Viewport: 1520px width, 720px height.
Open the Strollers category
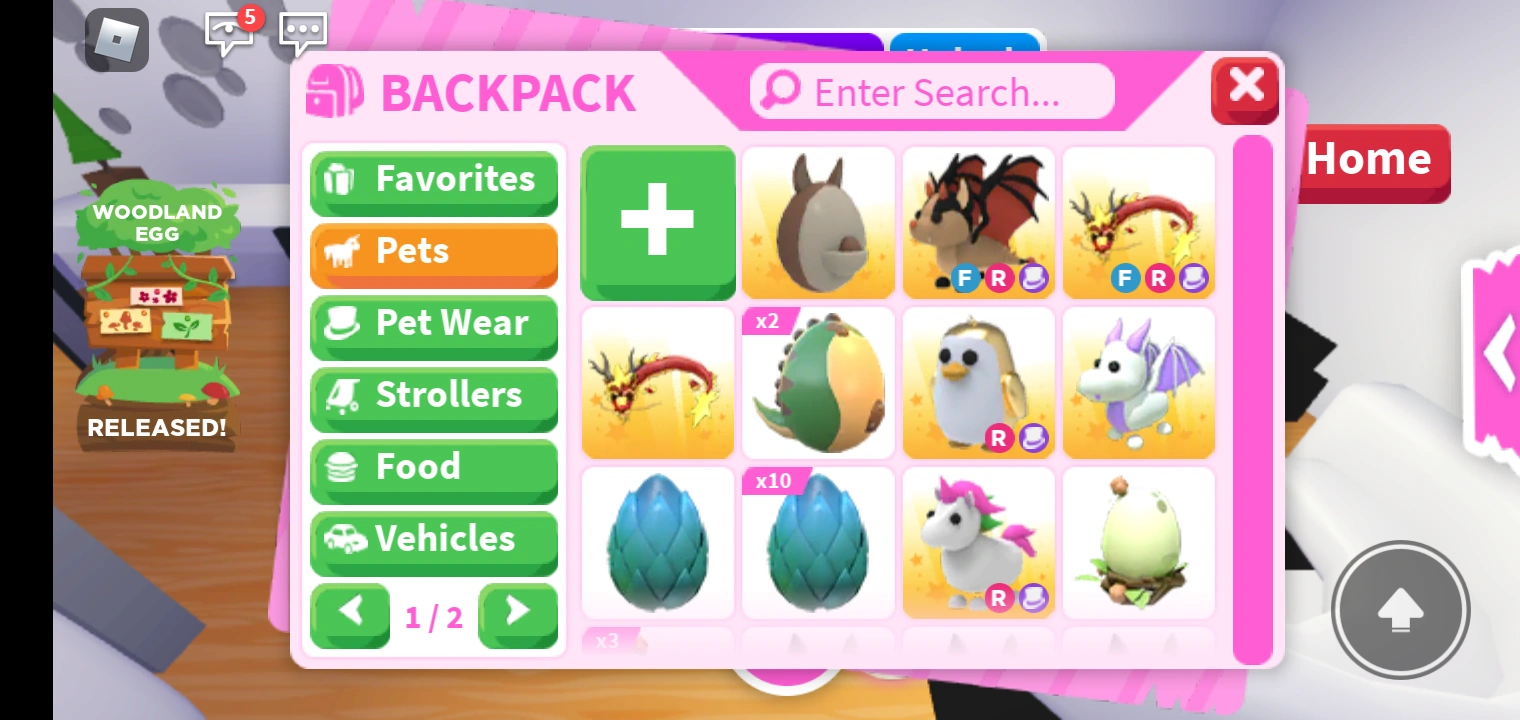(433, 395)
